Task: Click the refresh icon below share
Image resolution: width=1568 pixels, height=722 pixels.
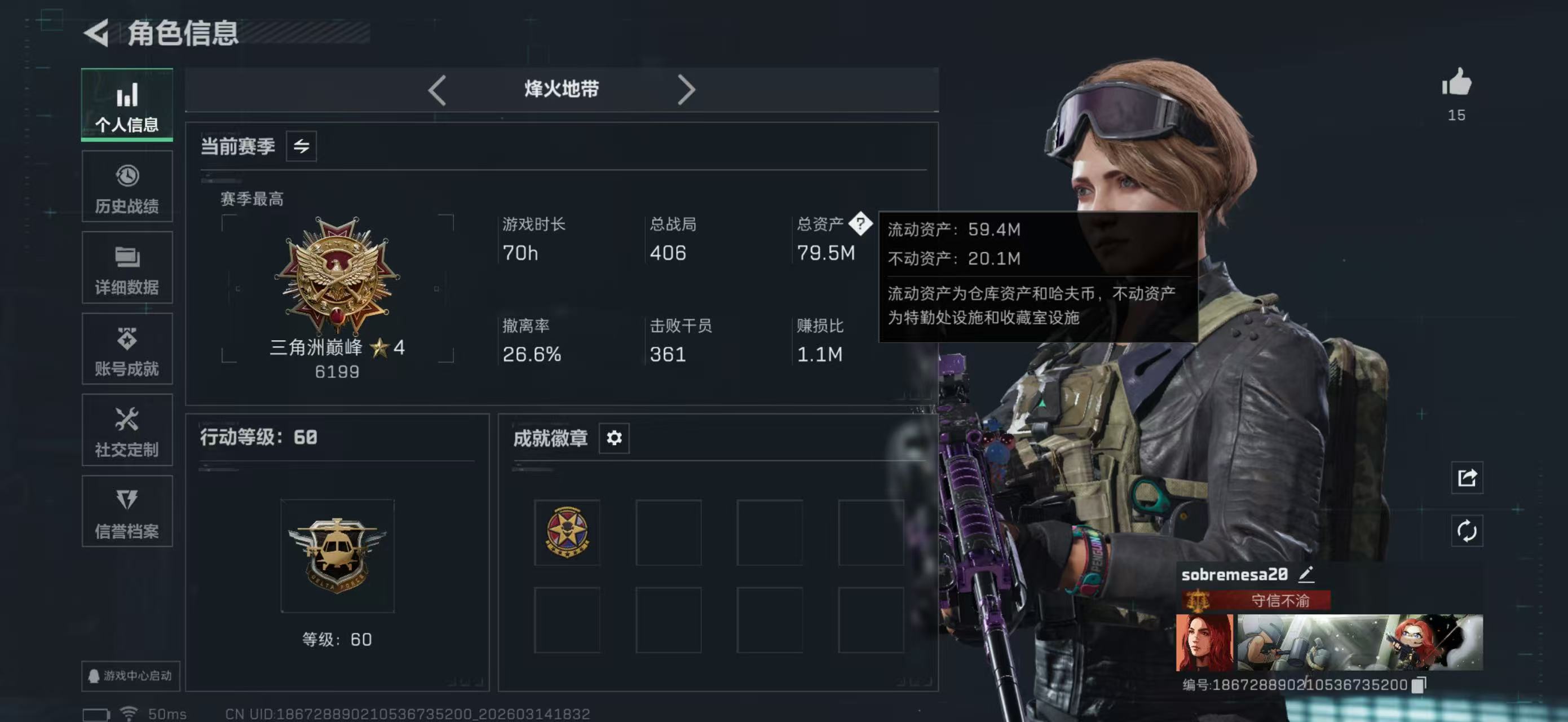Action: [x=1467, y=531]
